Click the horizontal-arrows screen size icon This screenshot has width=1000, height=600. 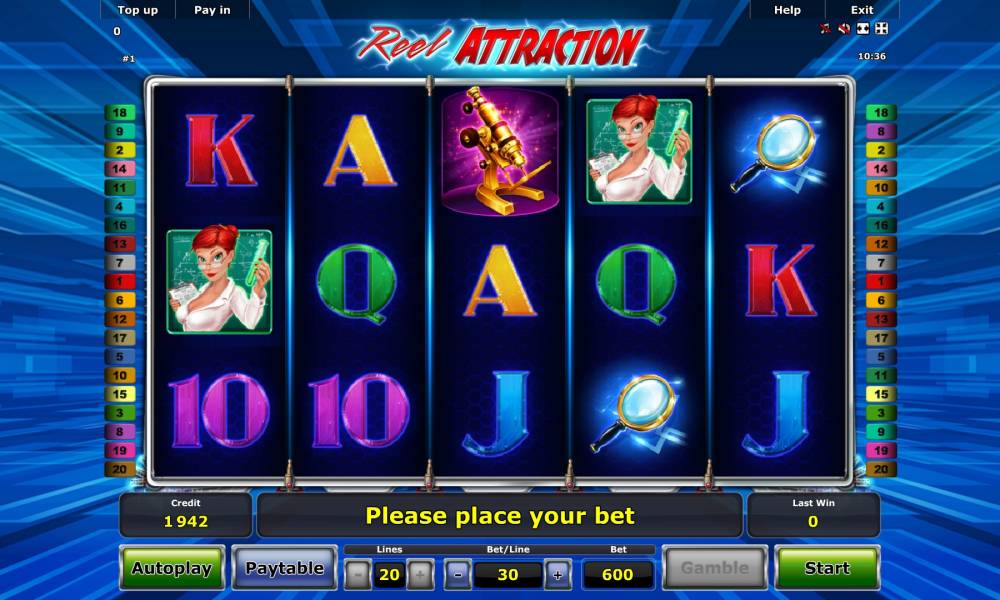[863, 29]
